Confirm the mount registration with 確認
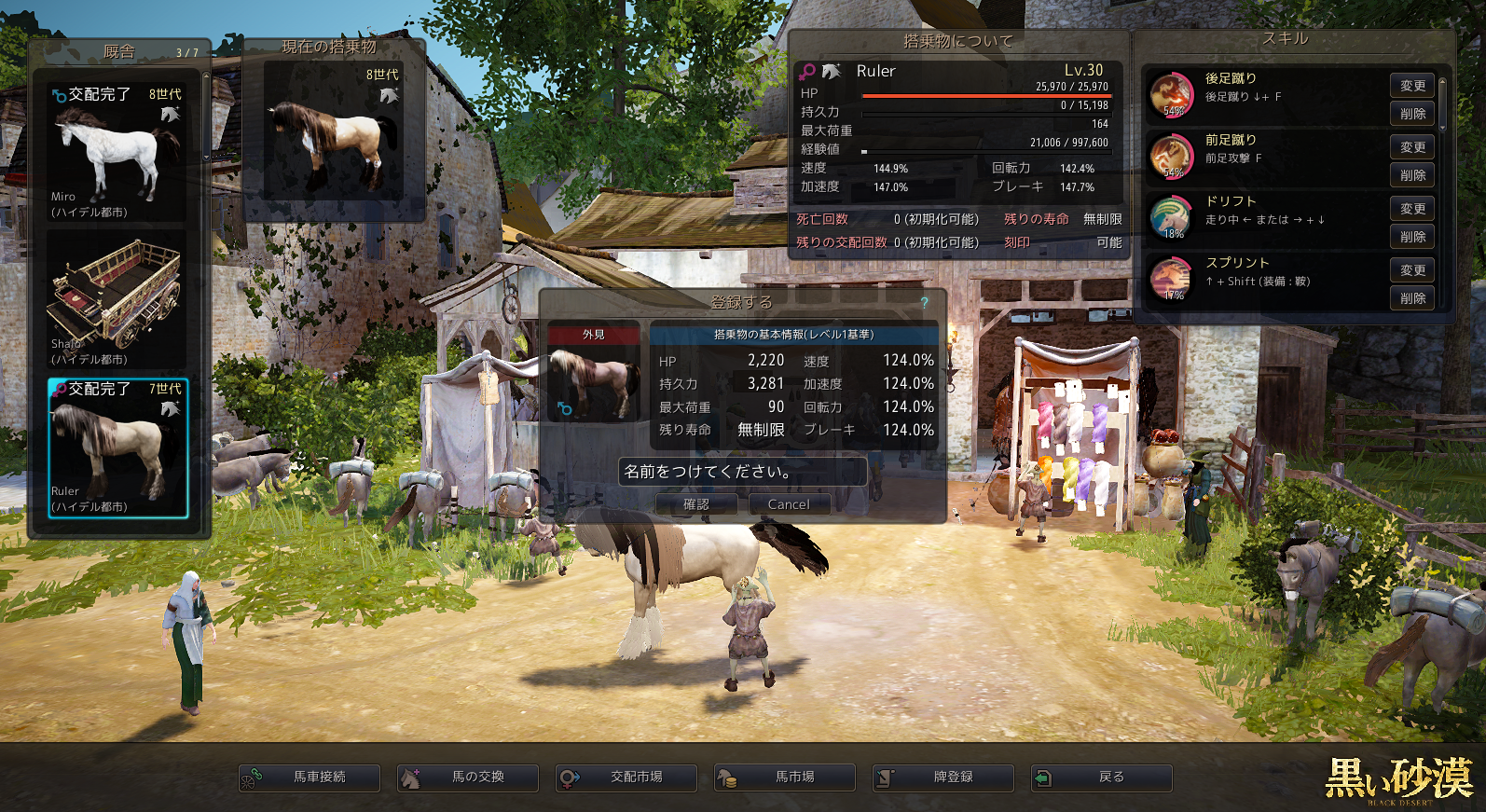This screenshot has width=1486, height=812. click(696, 504)
